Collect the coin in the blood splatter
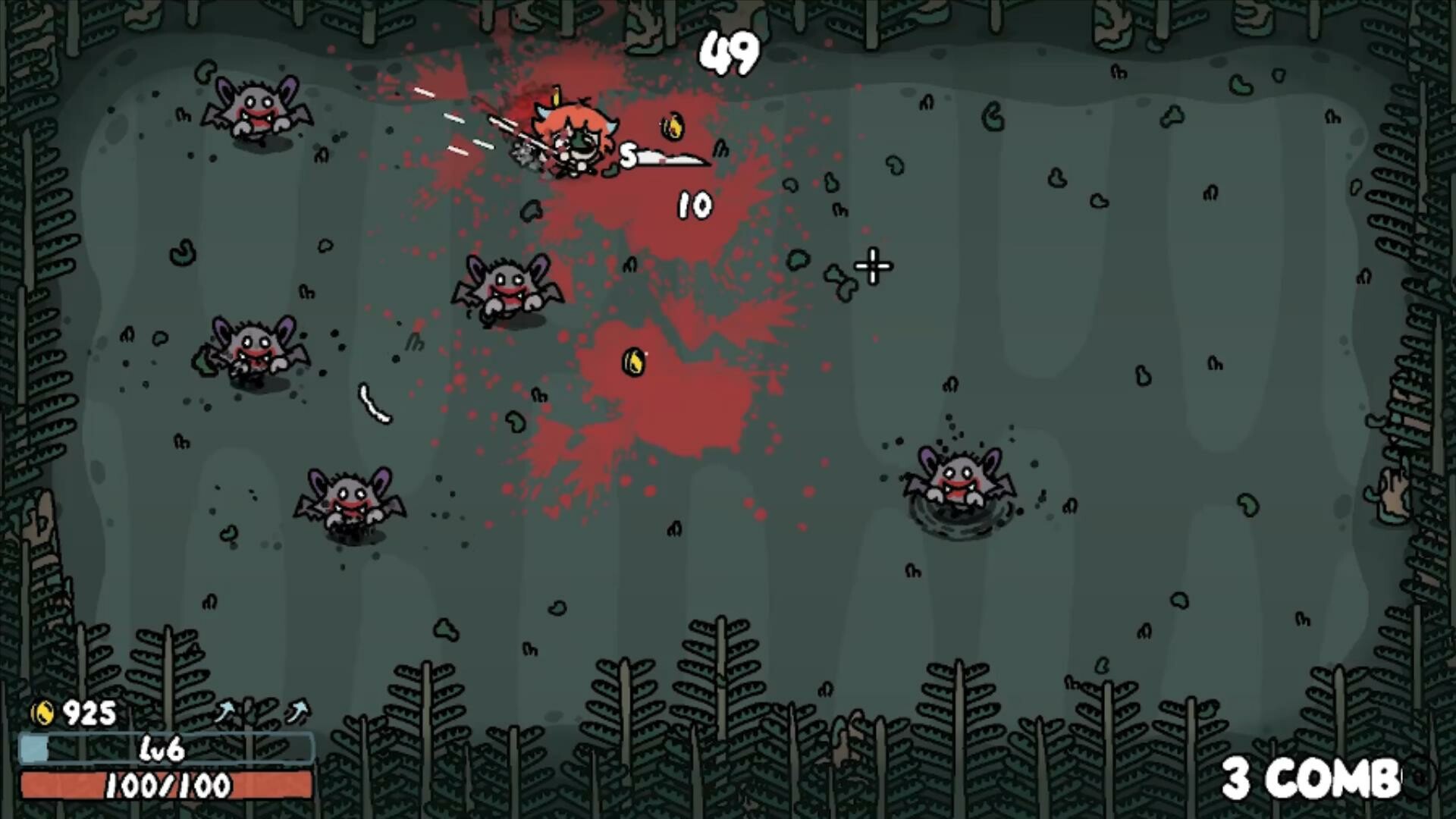 (x=635, y=360)
